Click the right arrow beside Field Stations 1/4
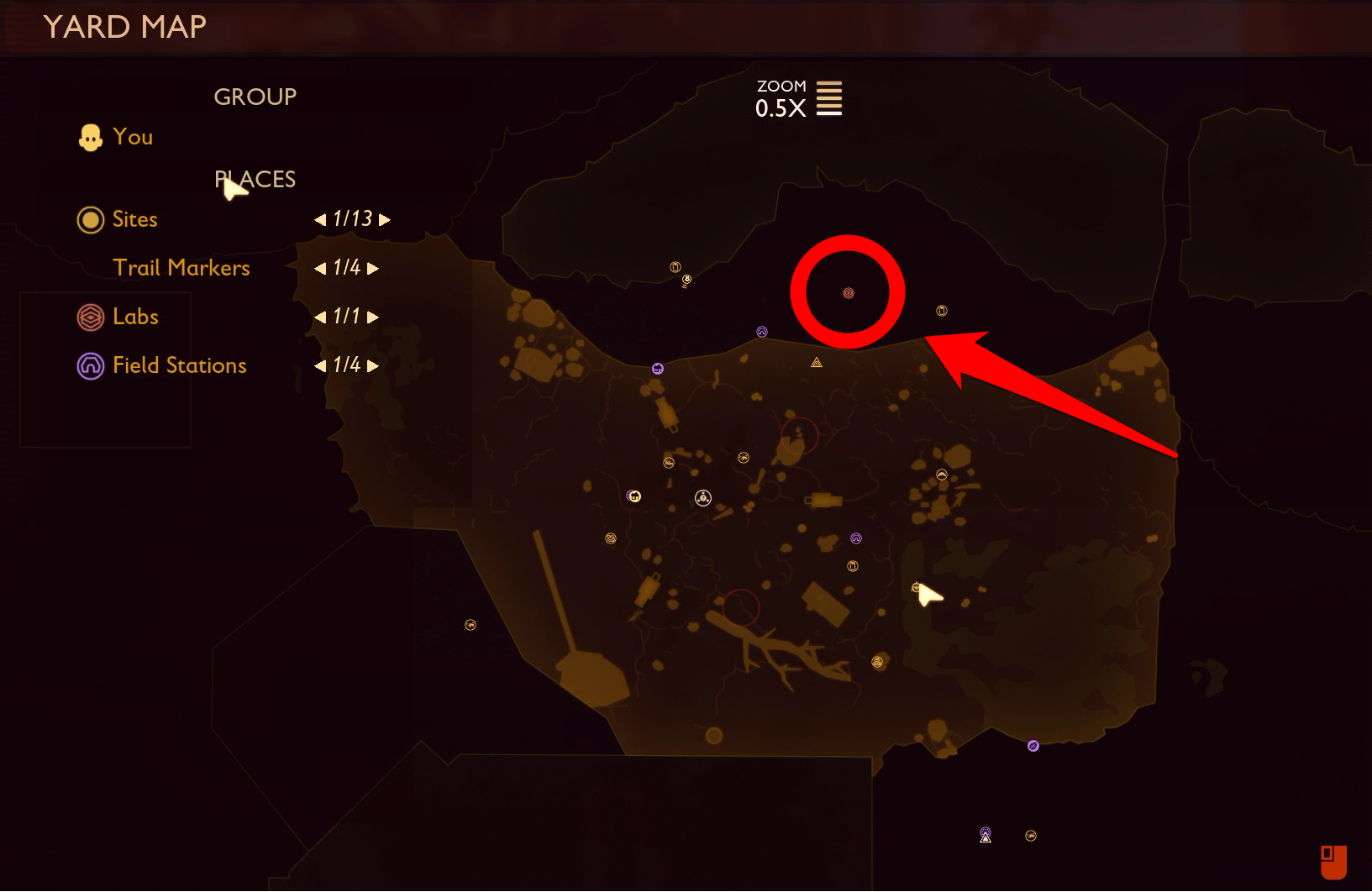The width and height of the screenshot is (1372, 892). click(371, 365)
